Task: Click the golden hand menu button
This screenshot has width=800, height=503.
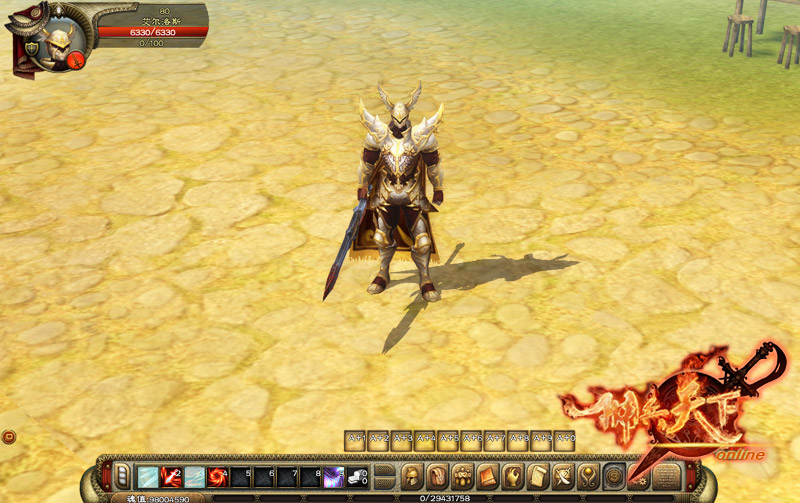Action: 513,476
